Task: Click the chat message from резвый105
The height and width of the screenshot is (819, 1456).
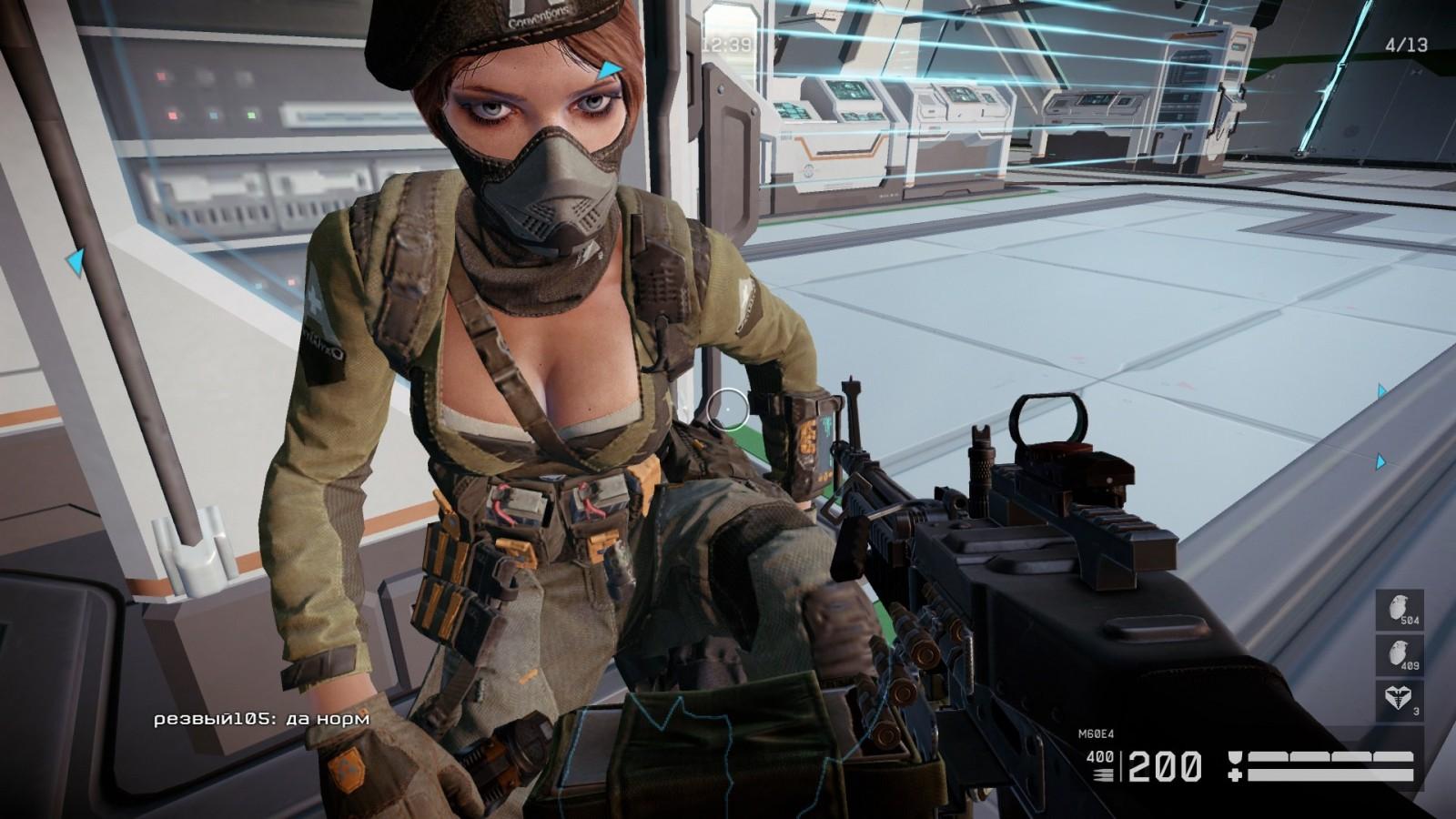Action: click(262, 719)
